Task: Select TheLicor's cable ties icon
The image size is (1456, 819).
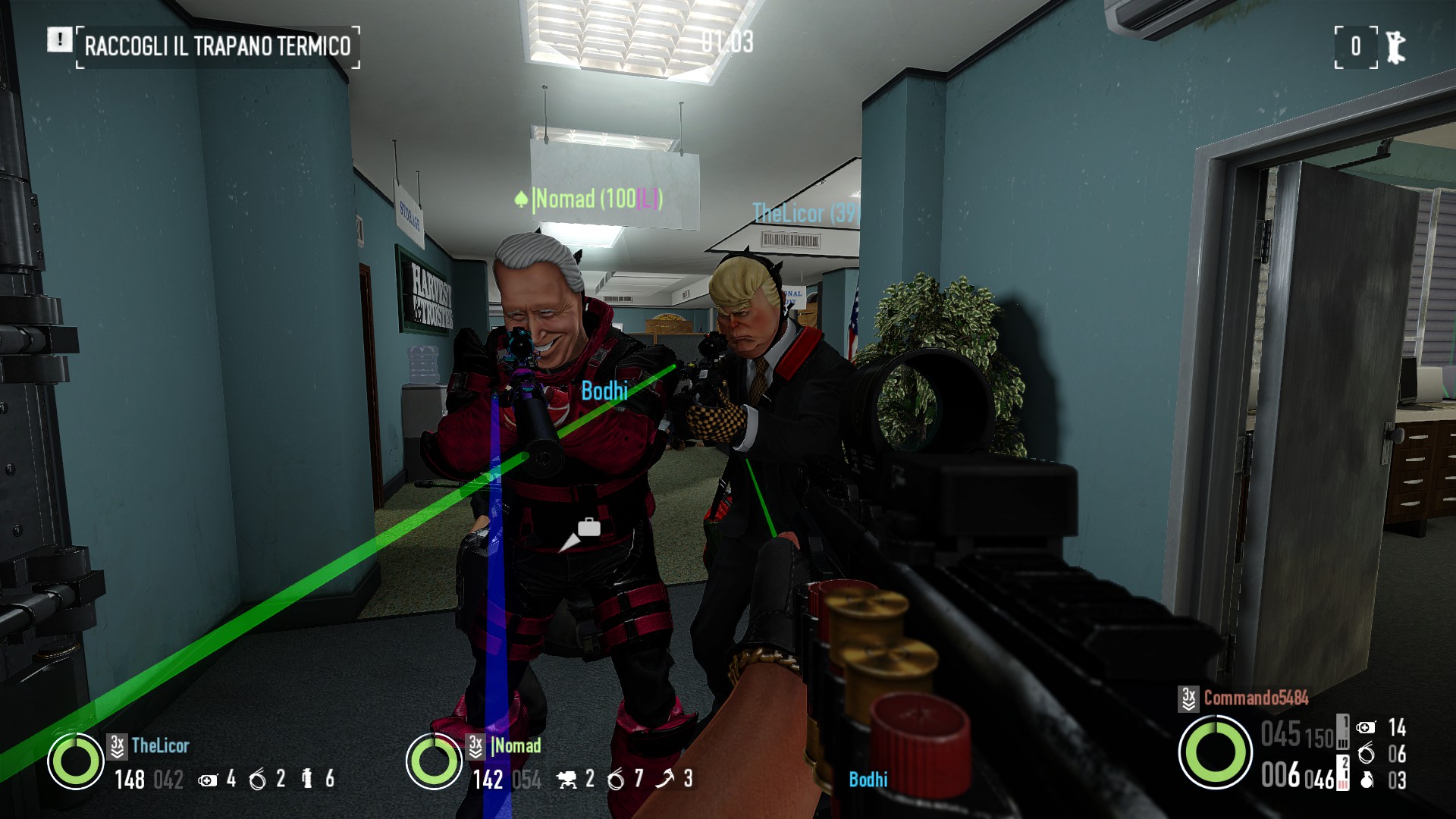Action: coord(258,780)
